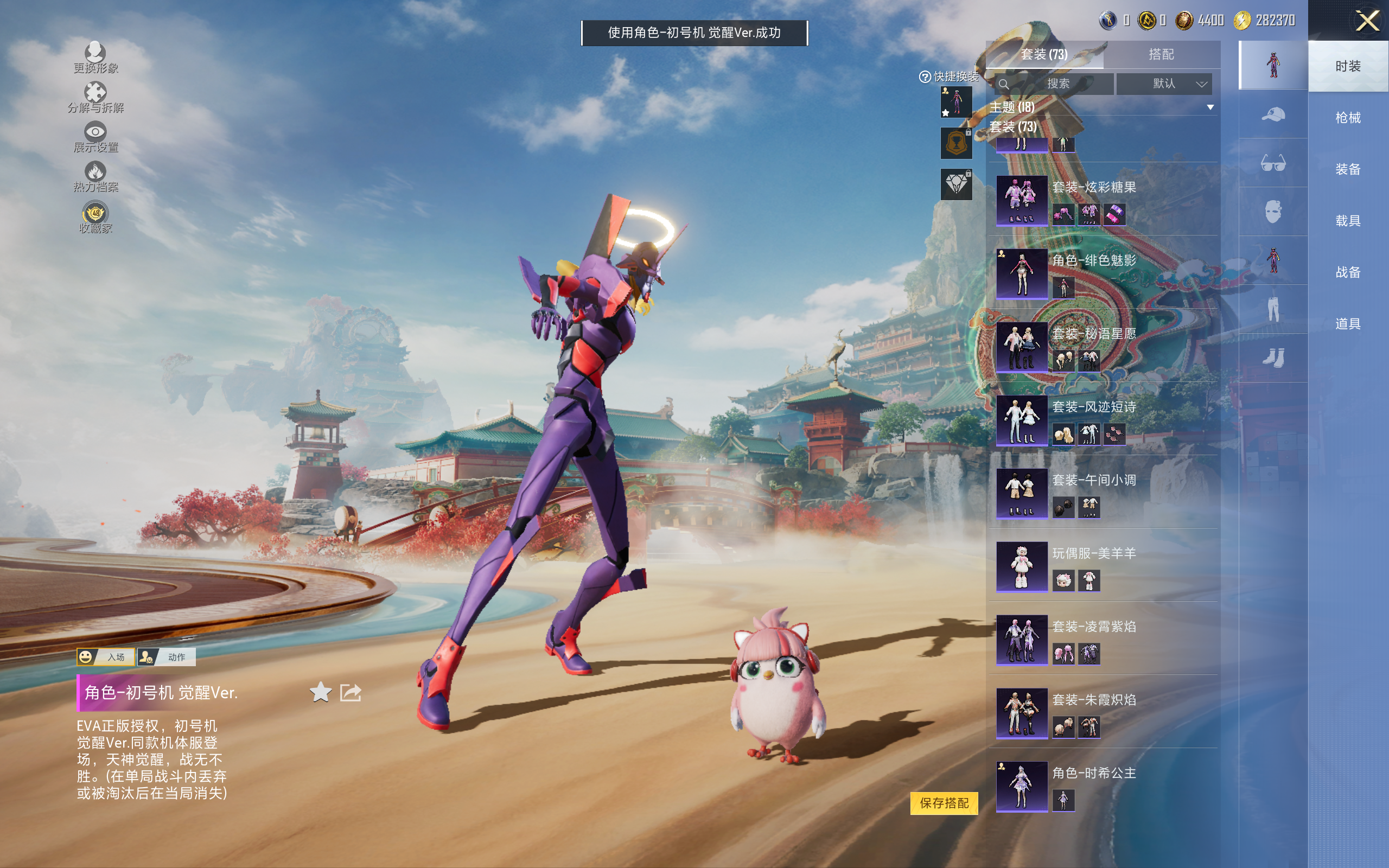This screenshot has height=868, width=1389.
Task: Open the 枪械 category
Action: [1348, 118]
